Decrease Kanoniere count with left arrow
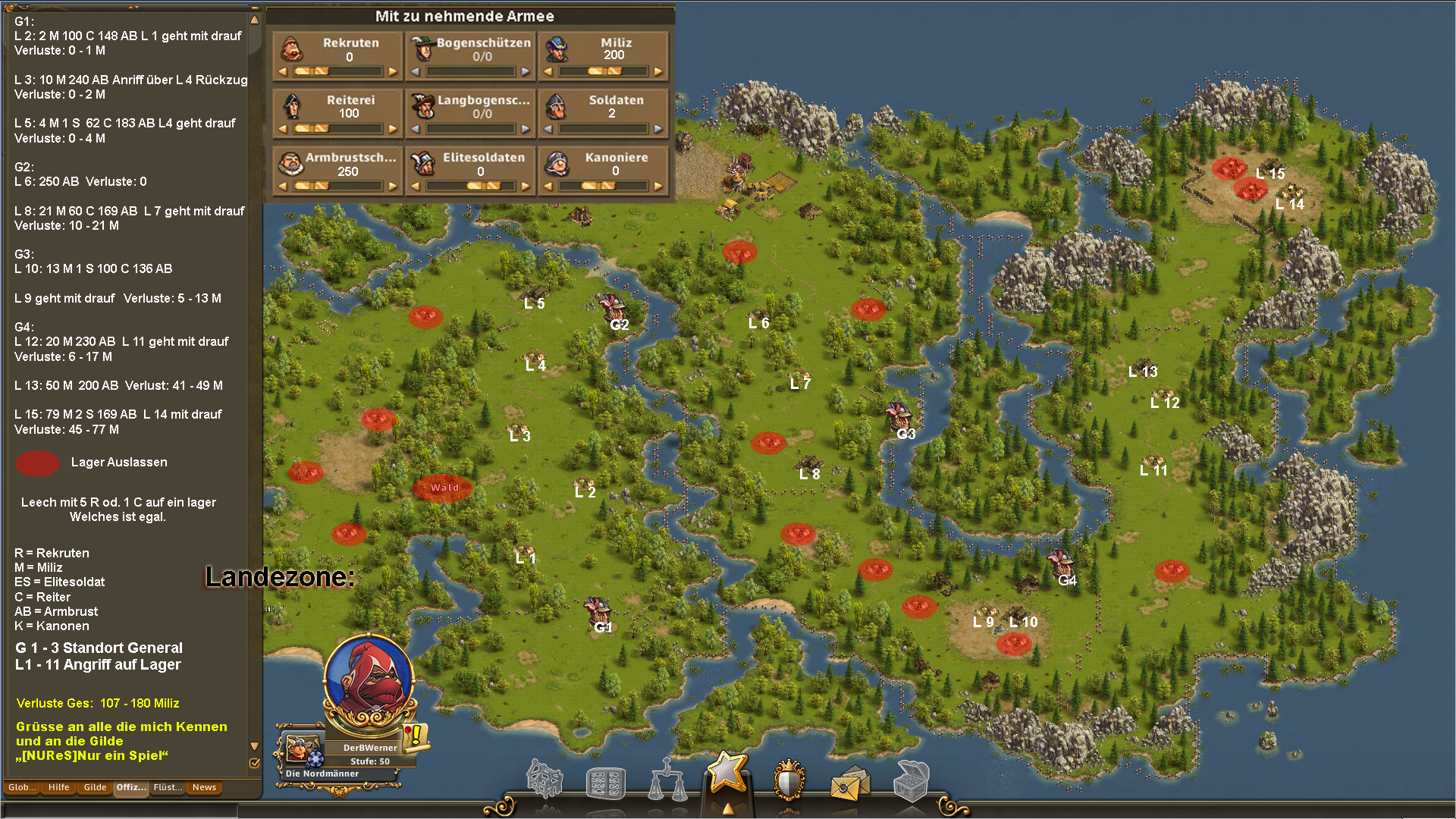The image size is (1456, 819). coord(548,187)
